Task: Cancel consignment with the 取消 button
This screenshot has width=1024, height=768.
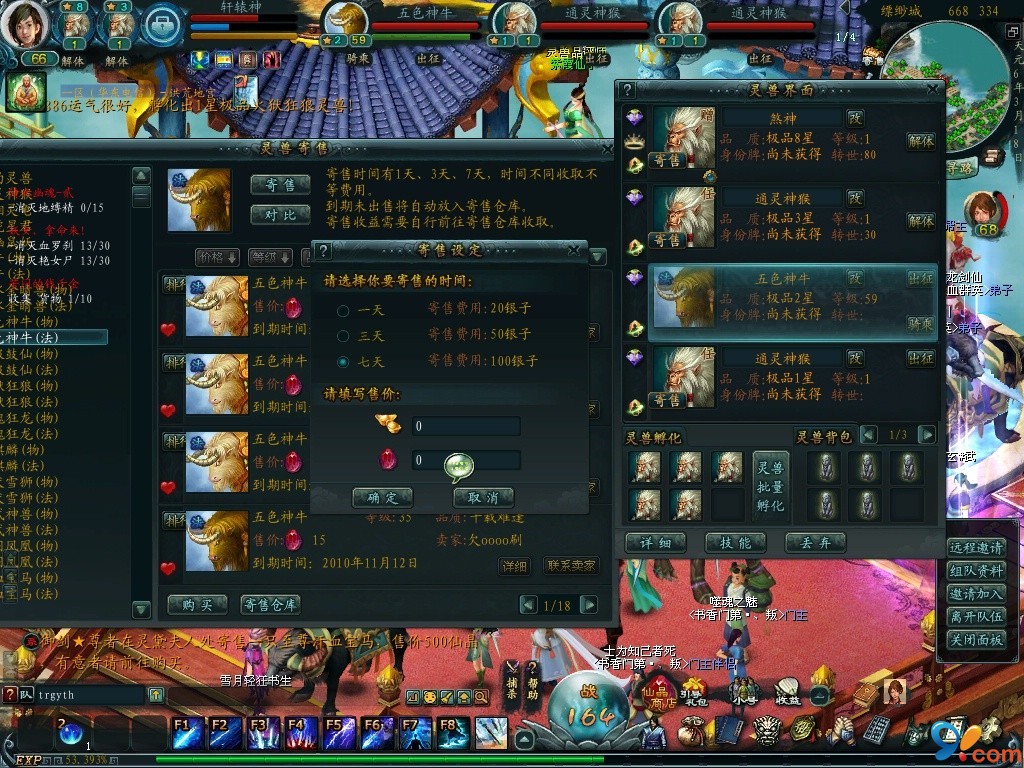Action: (483, 497)
